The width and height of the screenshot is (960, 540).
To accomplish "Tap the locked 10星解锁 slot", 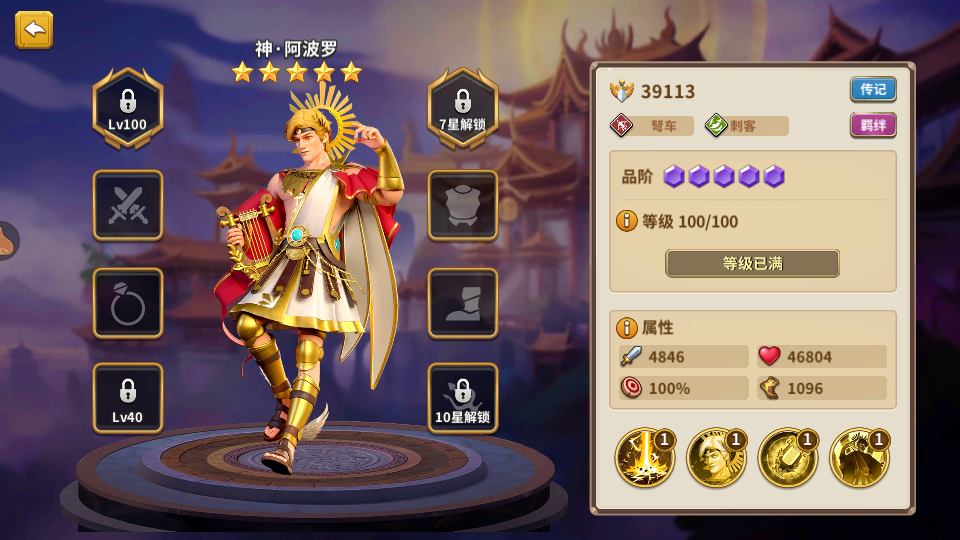I will tap(463, 398).
